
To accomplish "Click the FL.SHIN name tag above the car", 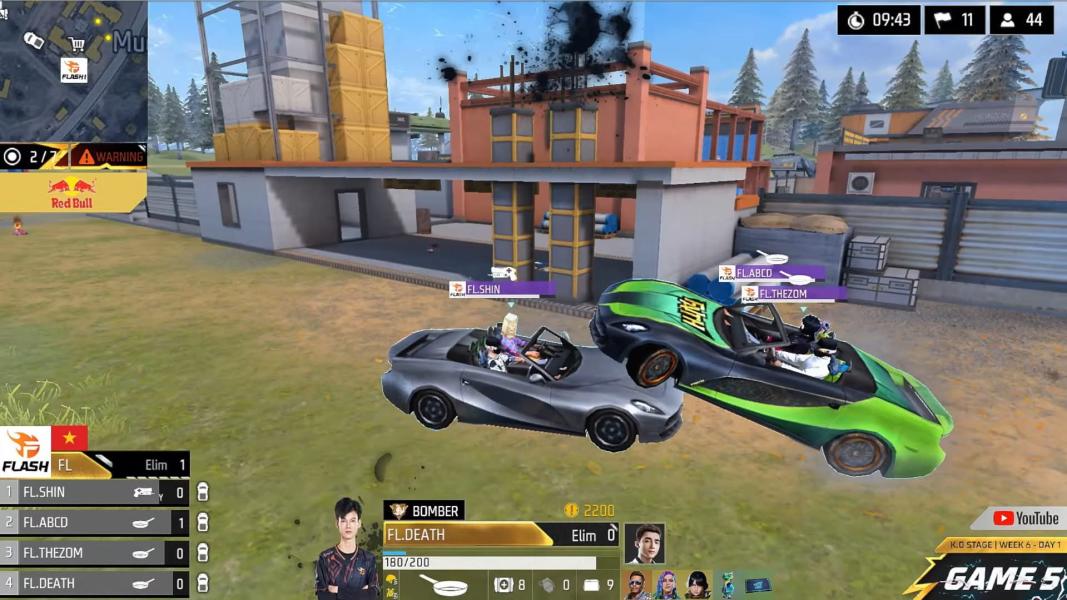I will click(502, 289).
